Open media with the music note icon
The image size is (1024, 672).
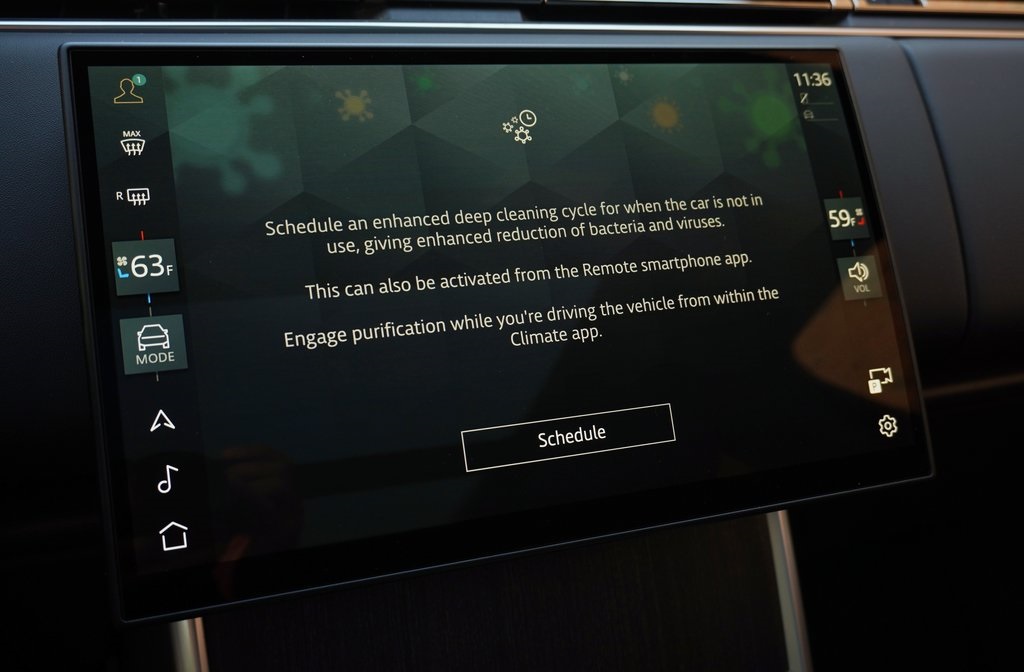point(167,479)
